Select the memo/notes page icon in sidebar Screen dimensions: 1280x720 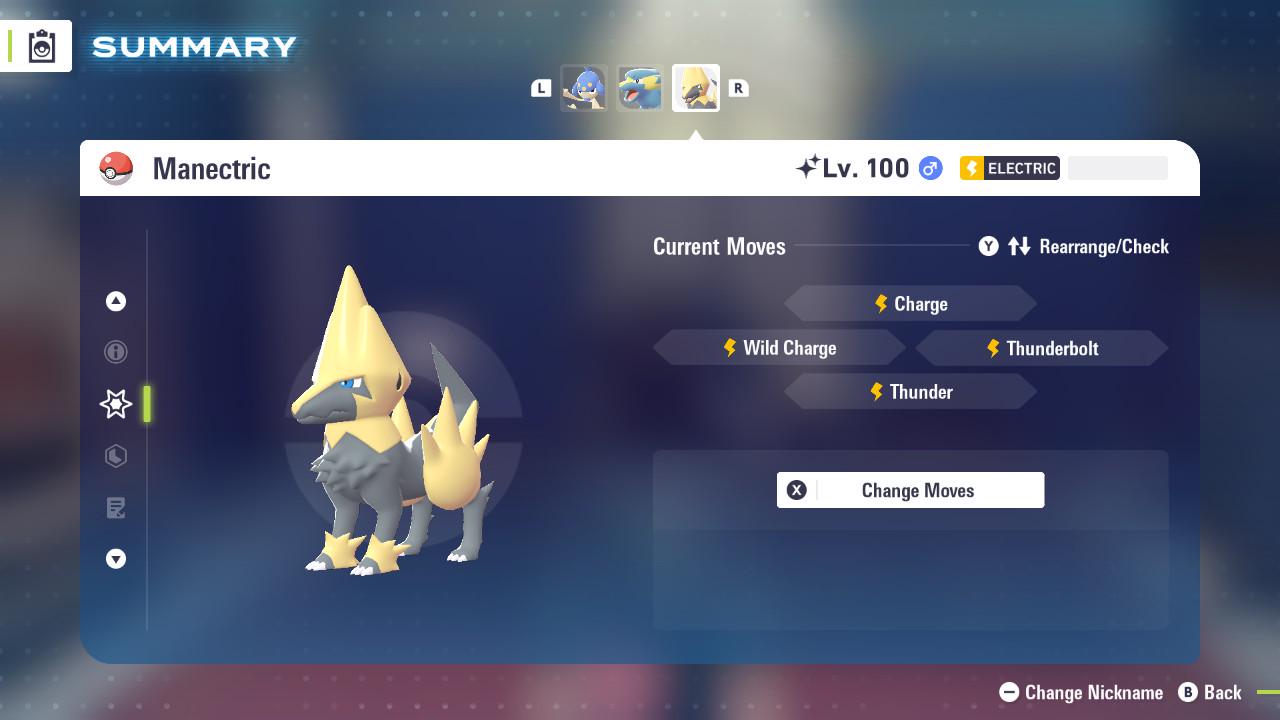pyautogui.click(x=116, y=508)
